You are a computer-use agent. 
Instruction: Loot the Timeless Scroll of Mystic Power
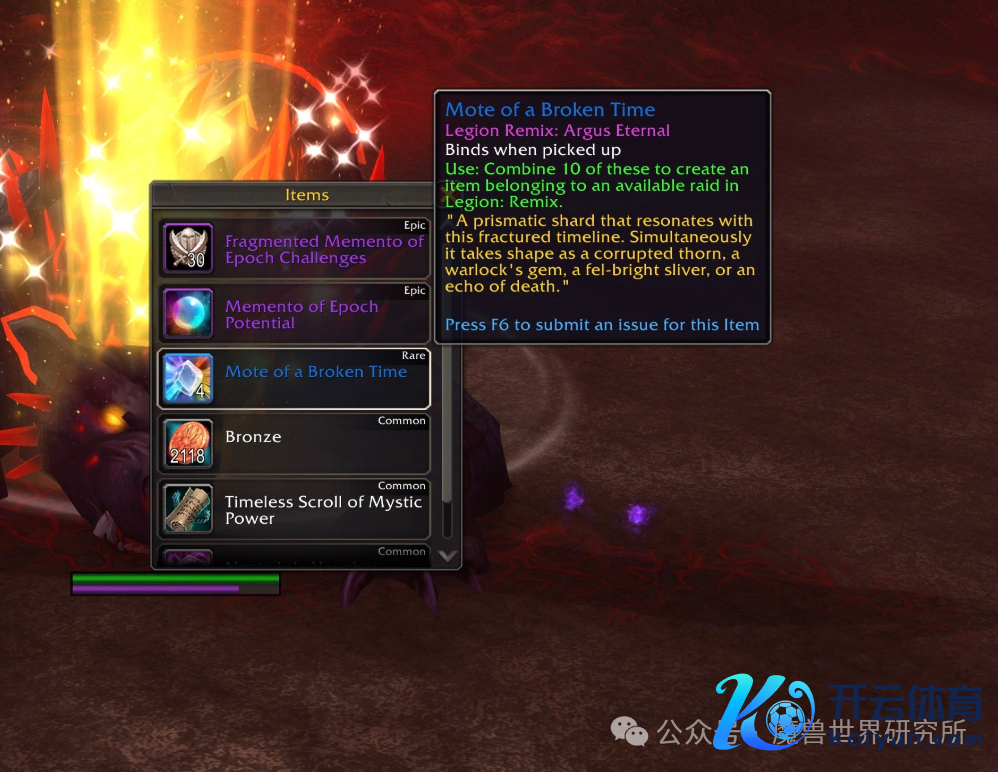(294, 509)
